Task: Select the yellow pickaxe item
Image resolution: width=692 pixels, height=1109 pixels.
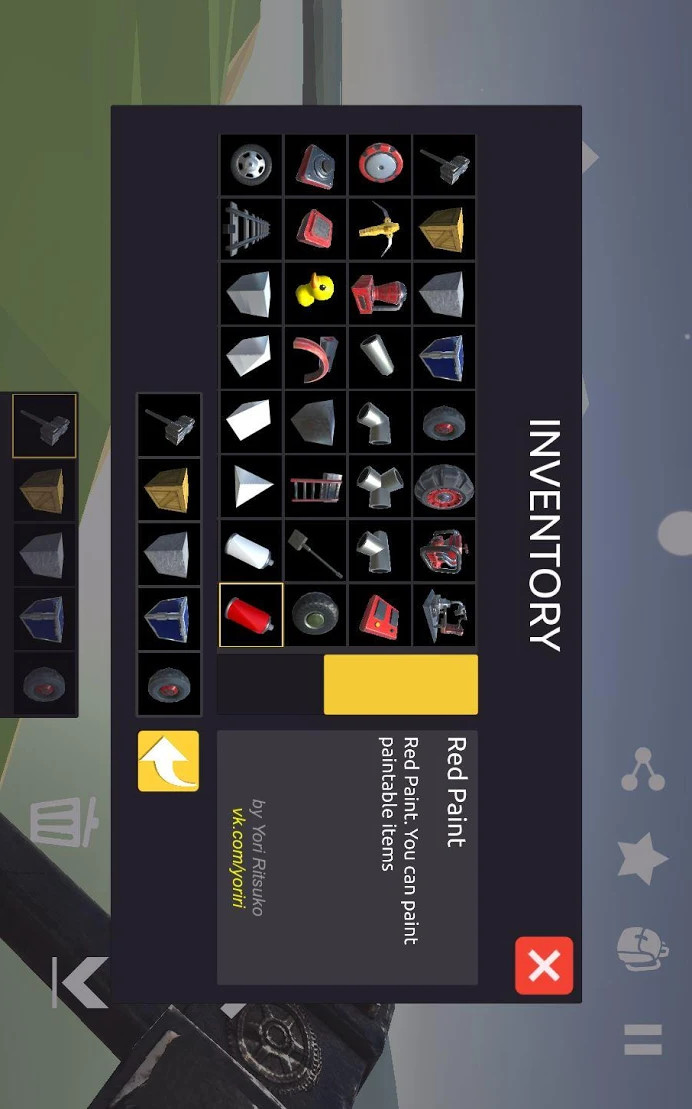Action: click(x=379, y=229)
